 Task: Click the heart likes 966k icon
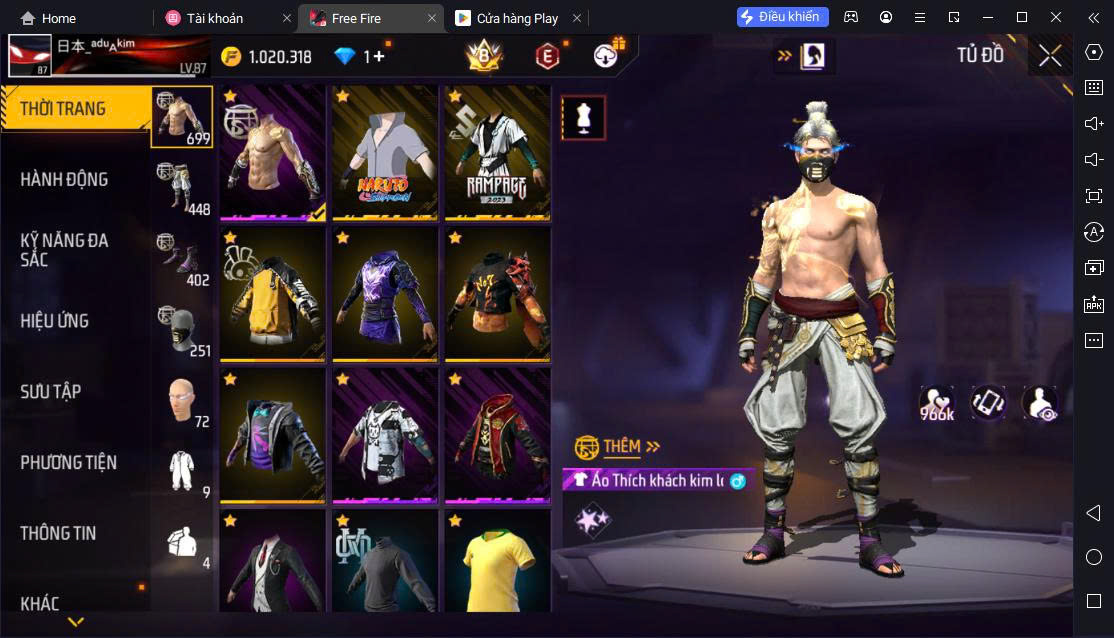click(x=937, y=403)
